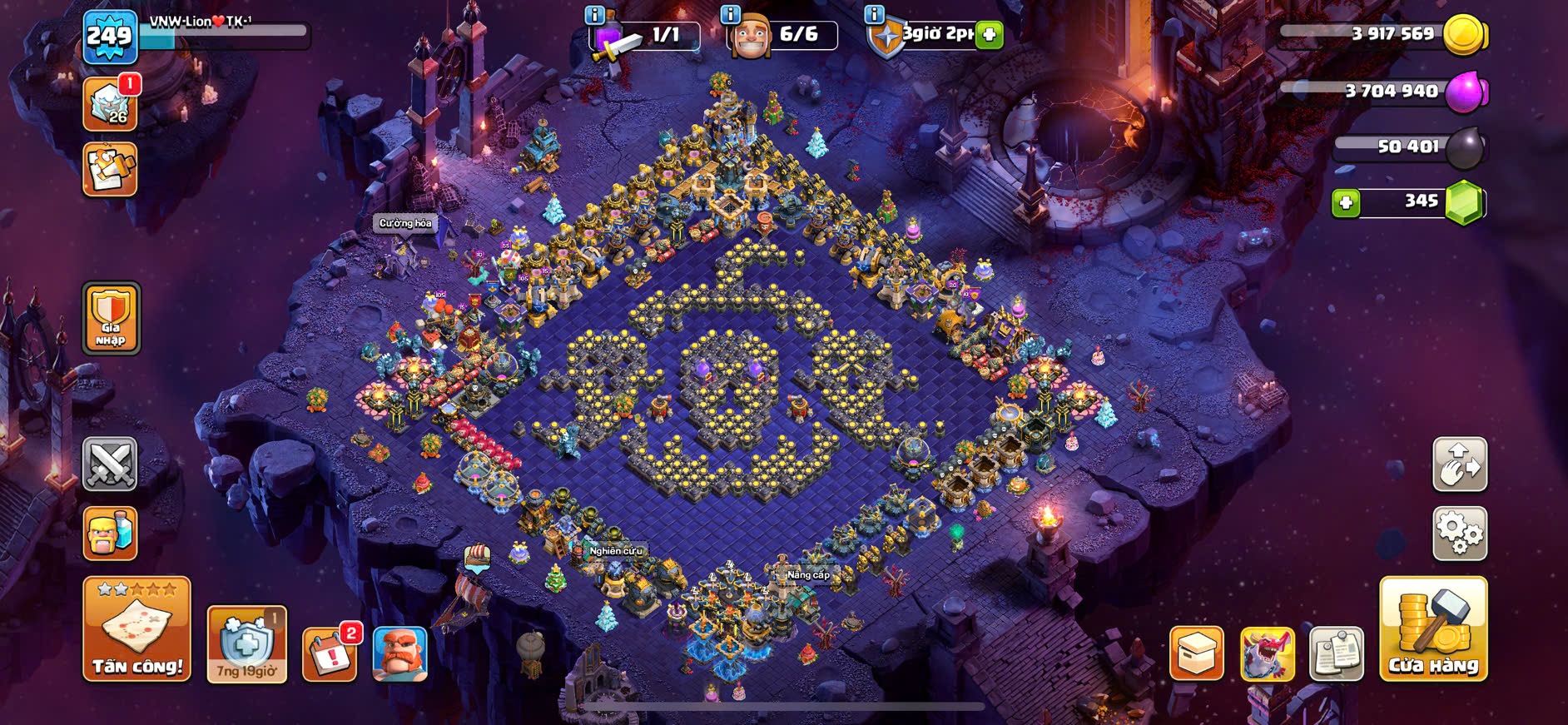Open the Cửa Hàng shop

point(1432,629)
